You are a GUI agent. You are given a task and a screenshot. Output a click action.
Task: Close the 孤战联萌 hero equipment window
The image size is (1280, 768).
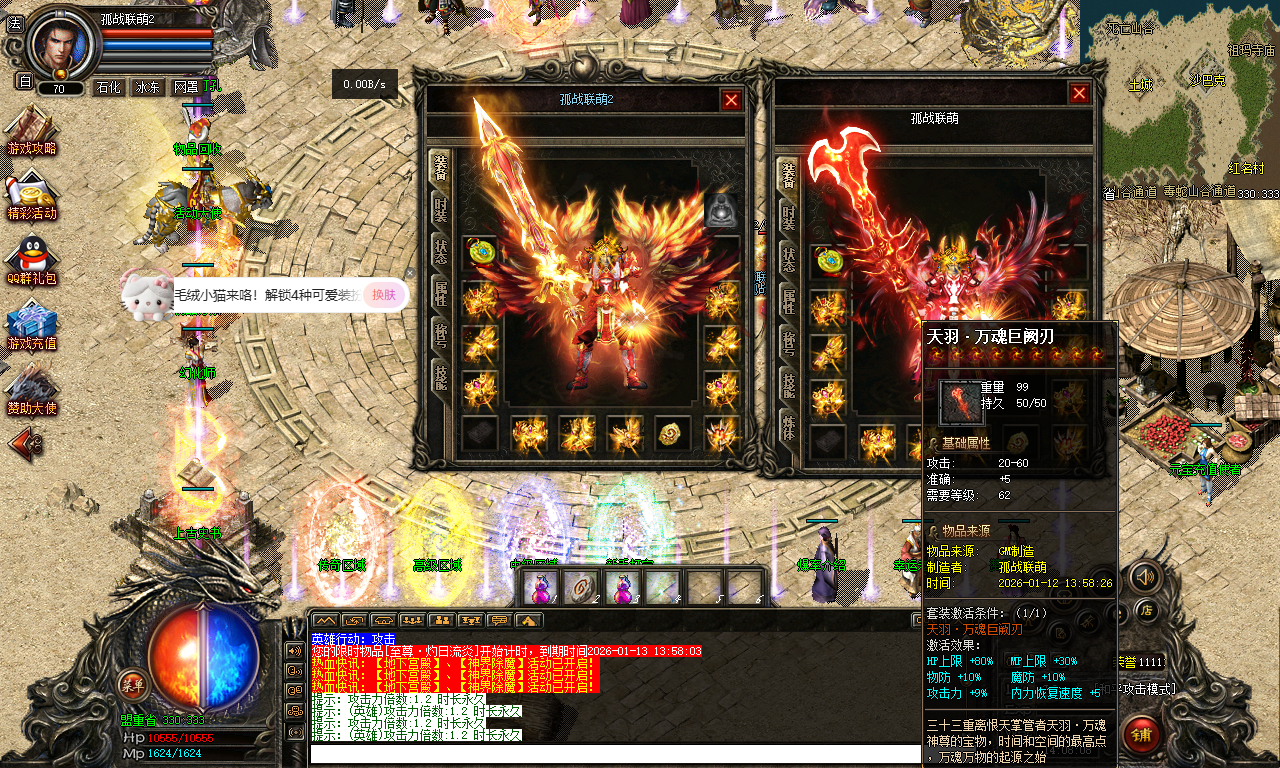pos(1079,94)
